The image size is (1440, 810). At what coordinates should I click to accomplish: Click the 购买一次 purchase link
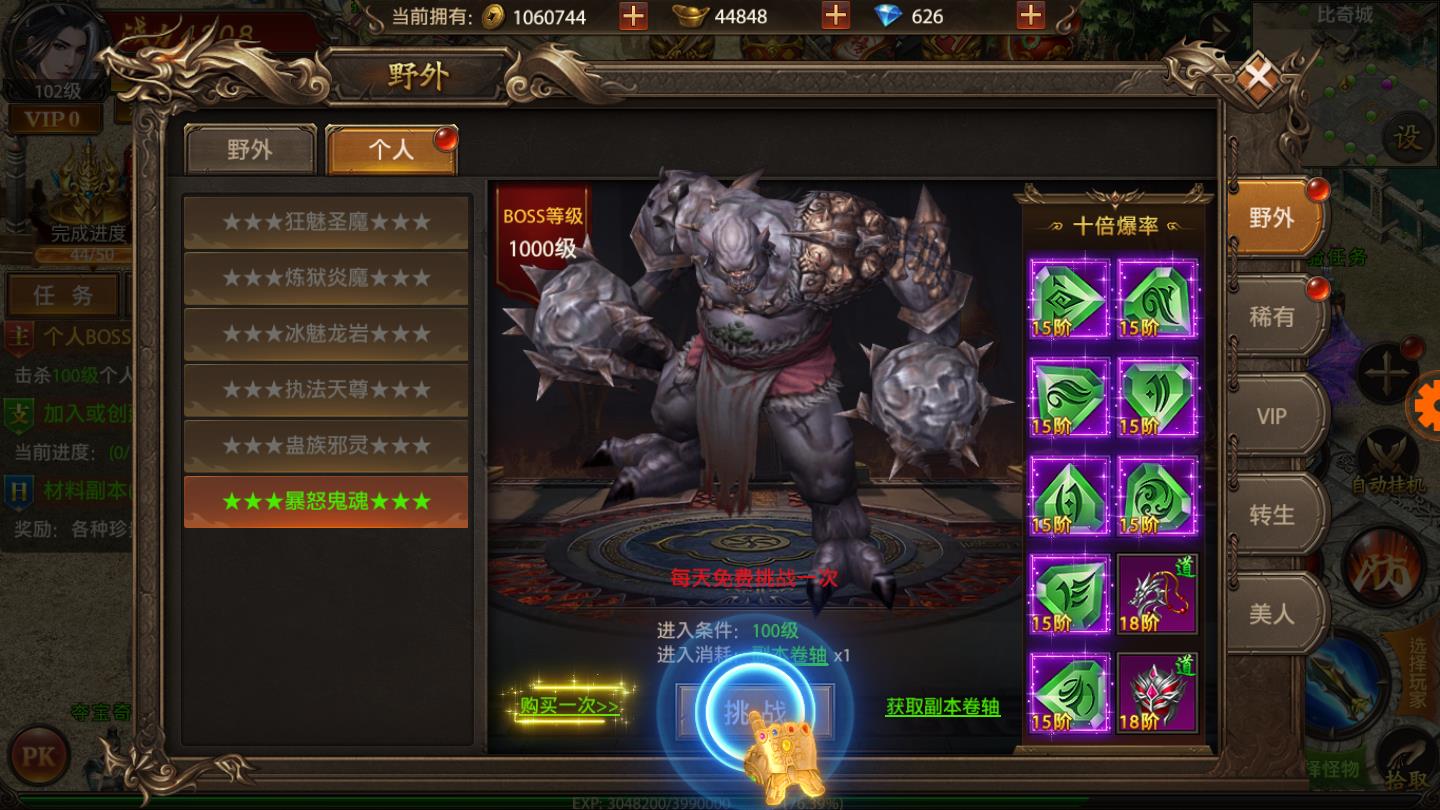pyautogui.click(x=569, y=706)
